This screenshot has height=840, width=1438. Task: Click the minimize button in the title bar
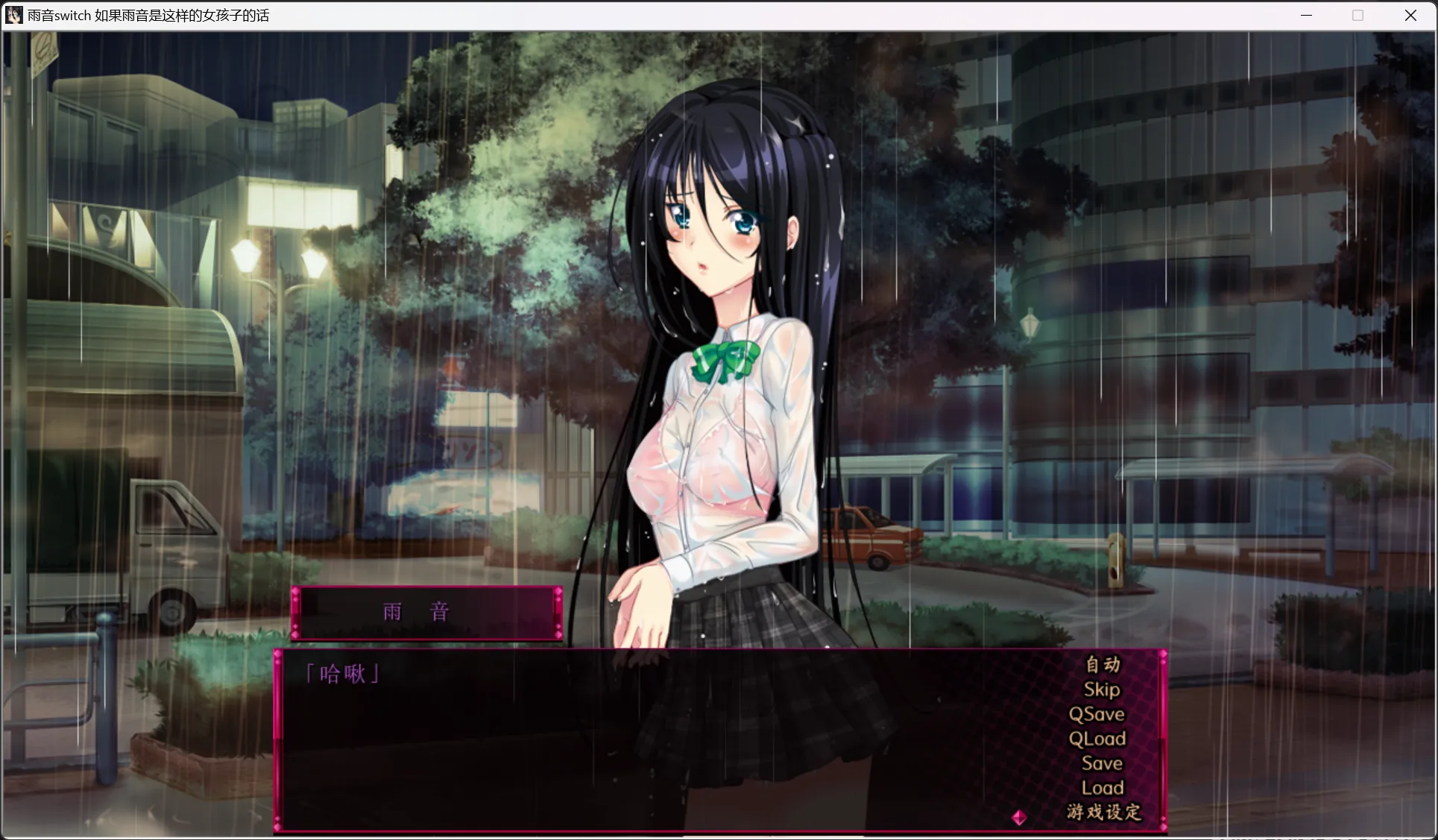1306,15
